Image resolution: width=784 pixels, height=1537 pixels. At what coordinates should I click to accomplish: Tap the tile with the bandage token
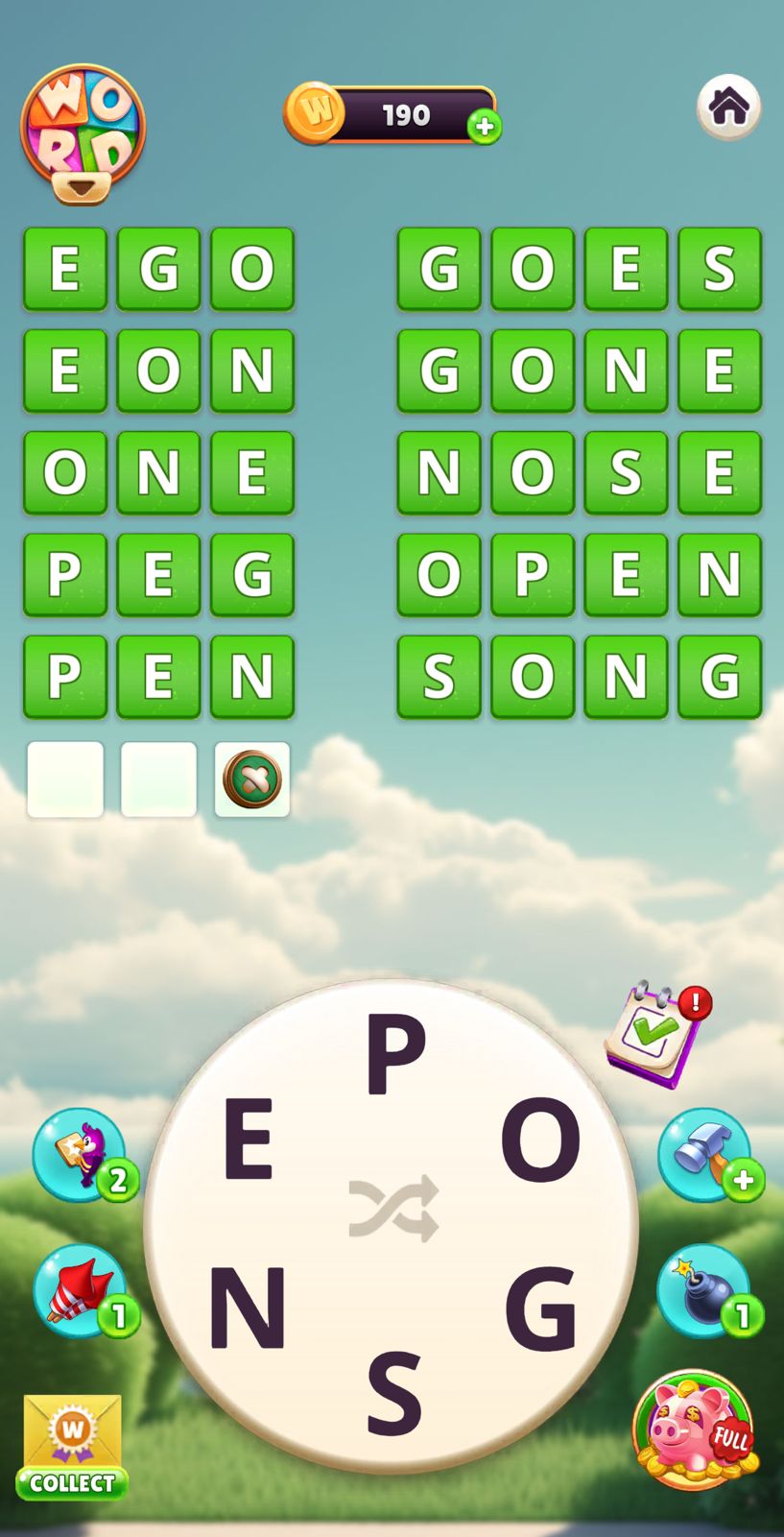point(252,779)
